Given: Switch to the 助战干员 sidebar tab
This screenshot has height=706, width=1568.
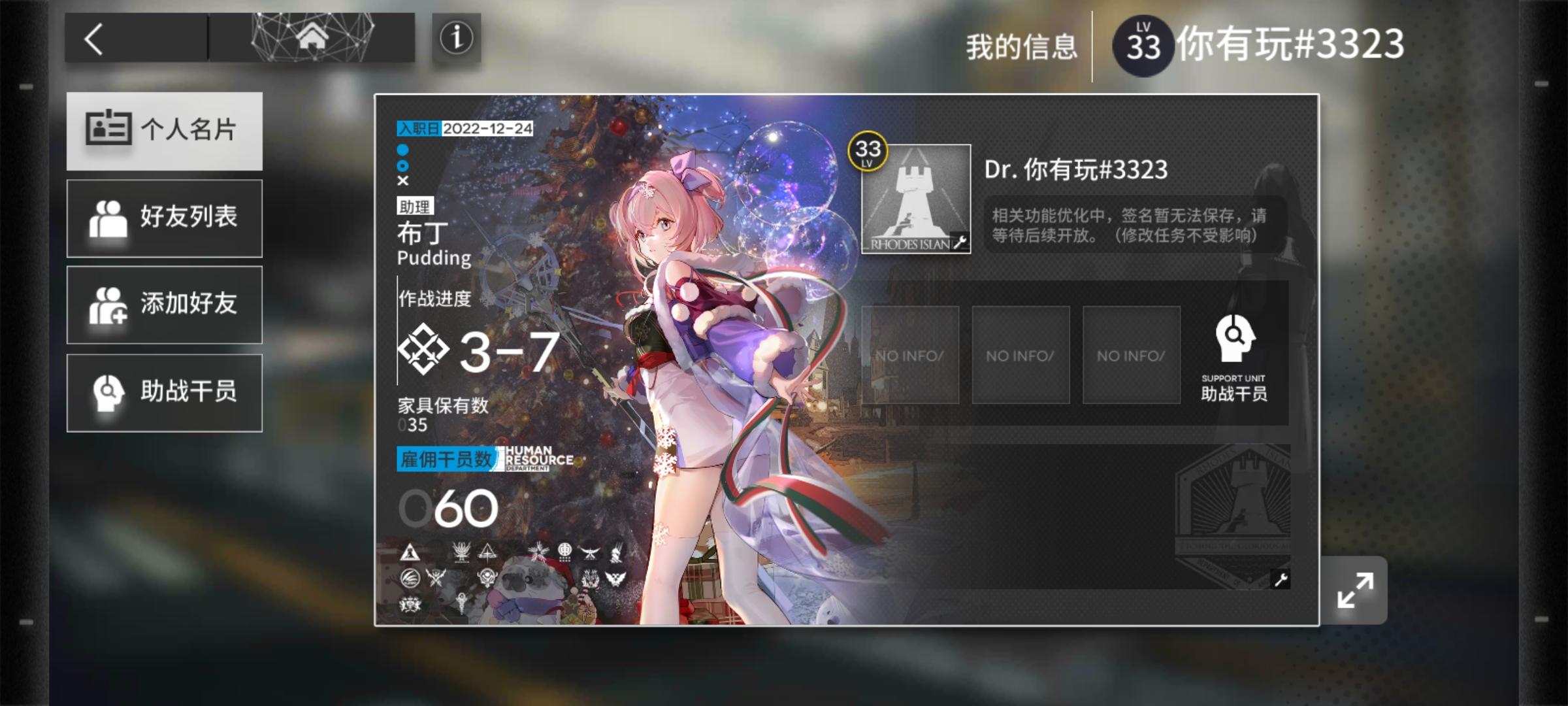Looking at the screenshot, I should (x=165, y=392).
